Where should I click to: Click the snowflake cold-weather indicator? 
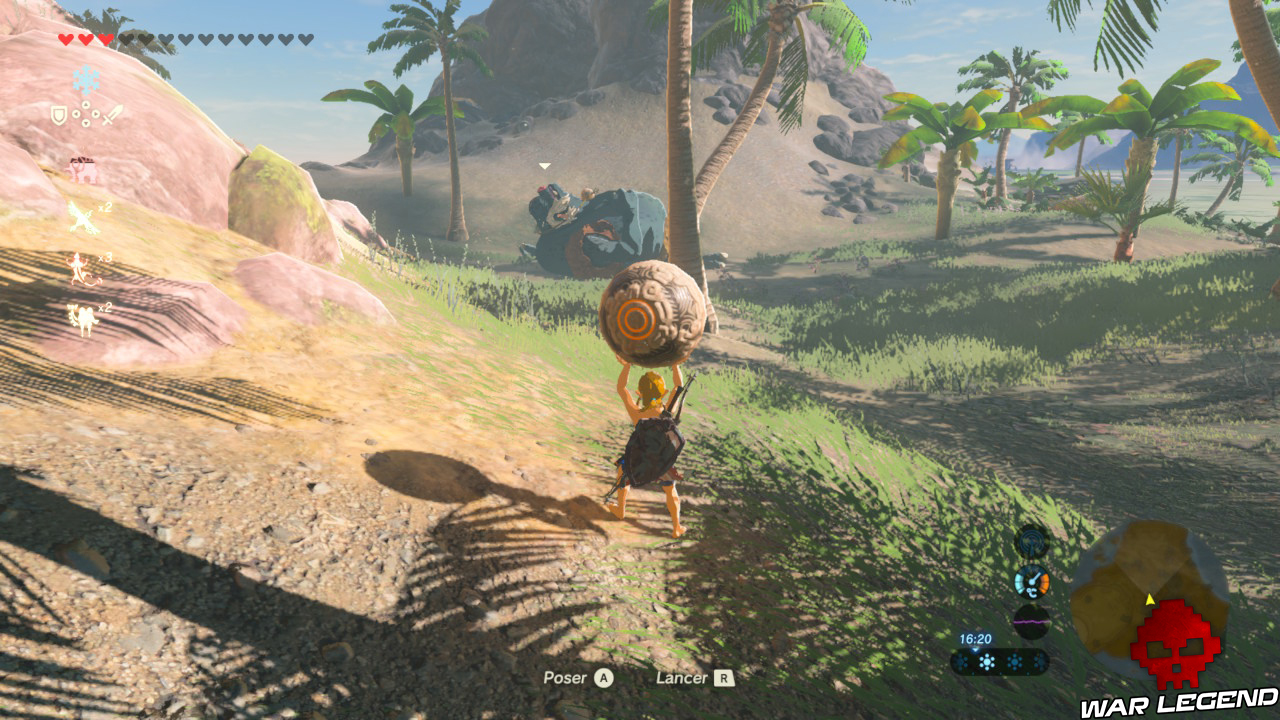click(86, 79)
